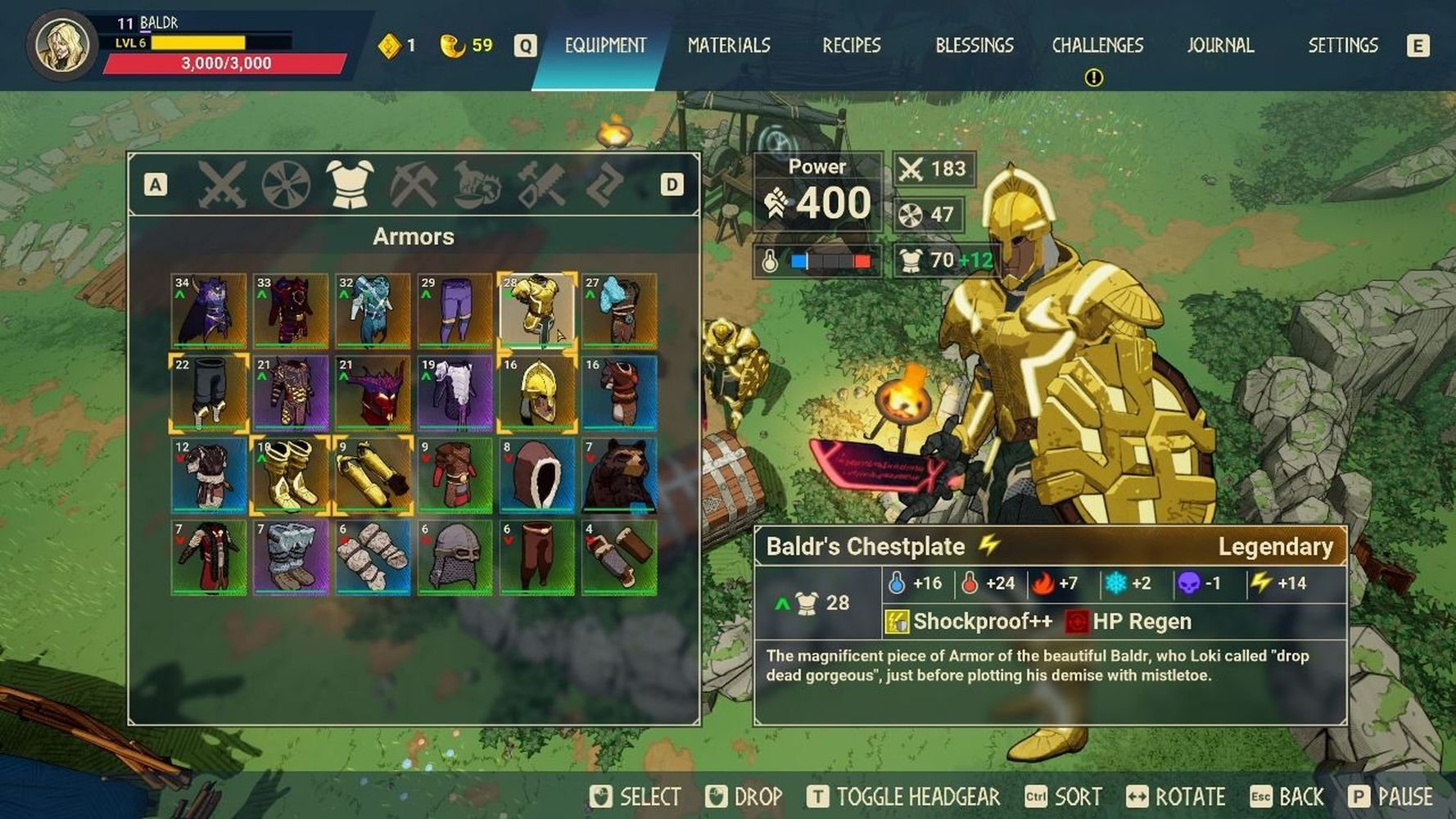Image resolution: width=1456 pixels, height=819 pixels.
Task: Choose the chainmail iron helmet slot
Action: pyautogui.click(x=454, y=557)
